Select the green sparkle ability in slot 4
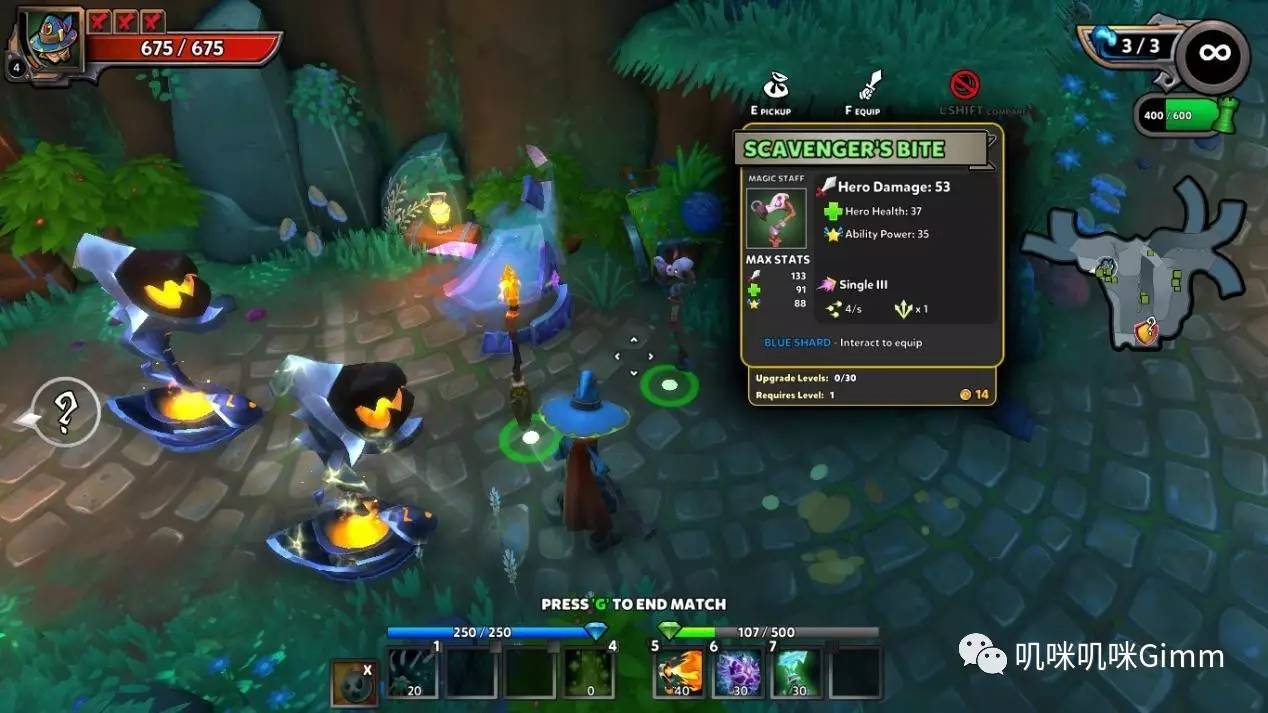 [x=588, y=673]
